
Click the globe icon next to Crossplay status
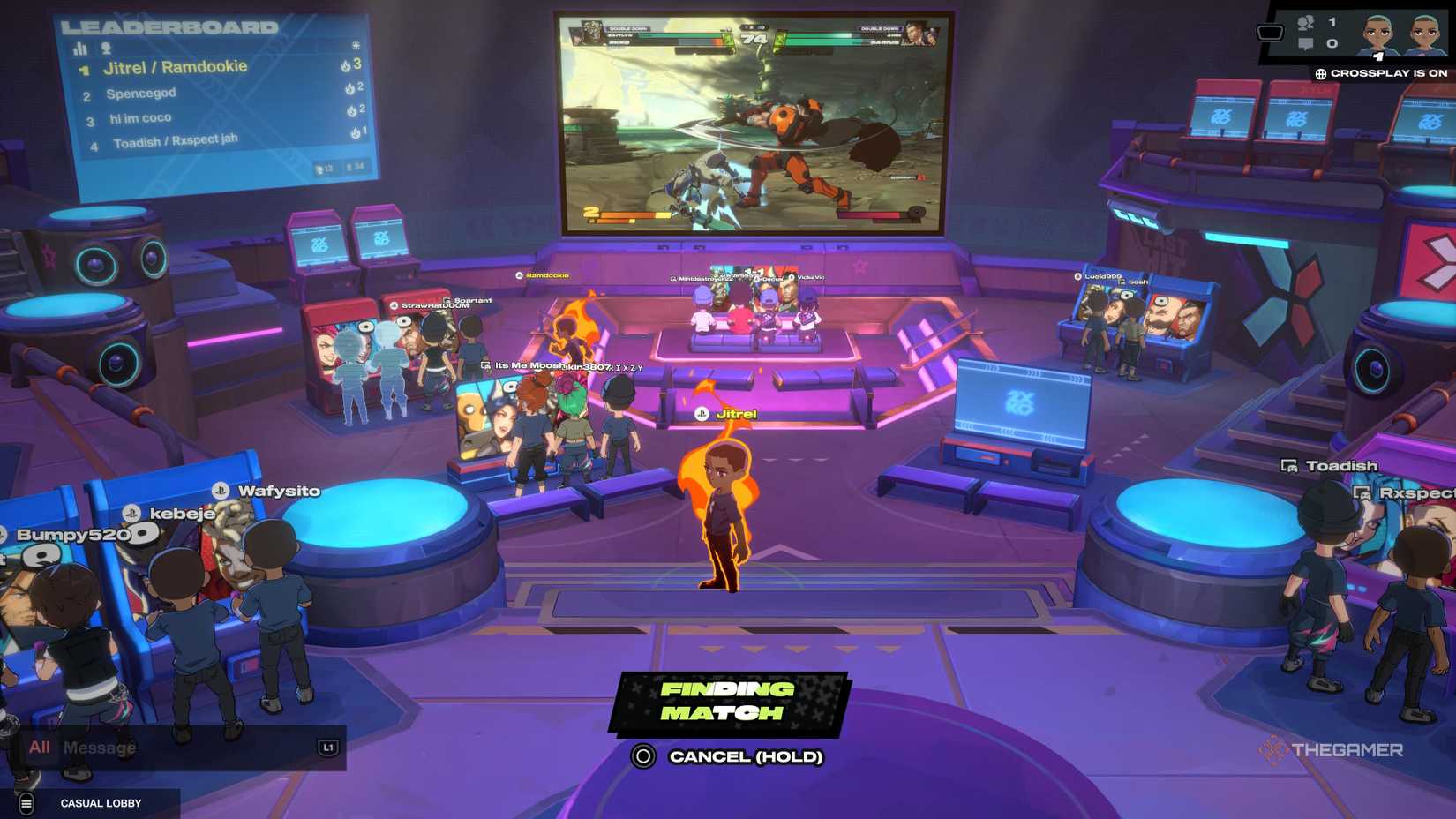pos(1321,74)
